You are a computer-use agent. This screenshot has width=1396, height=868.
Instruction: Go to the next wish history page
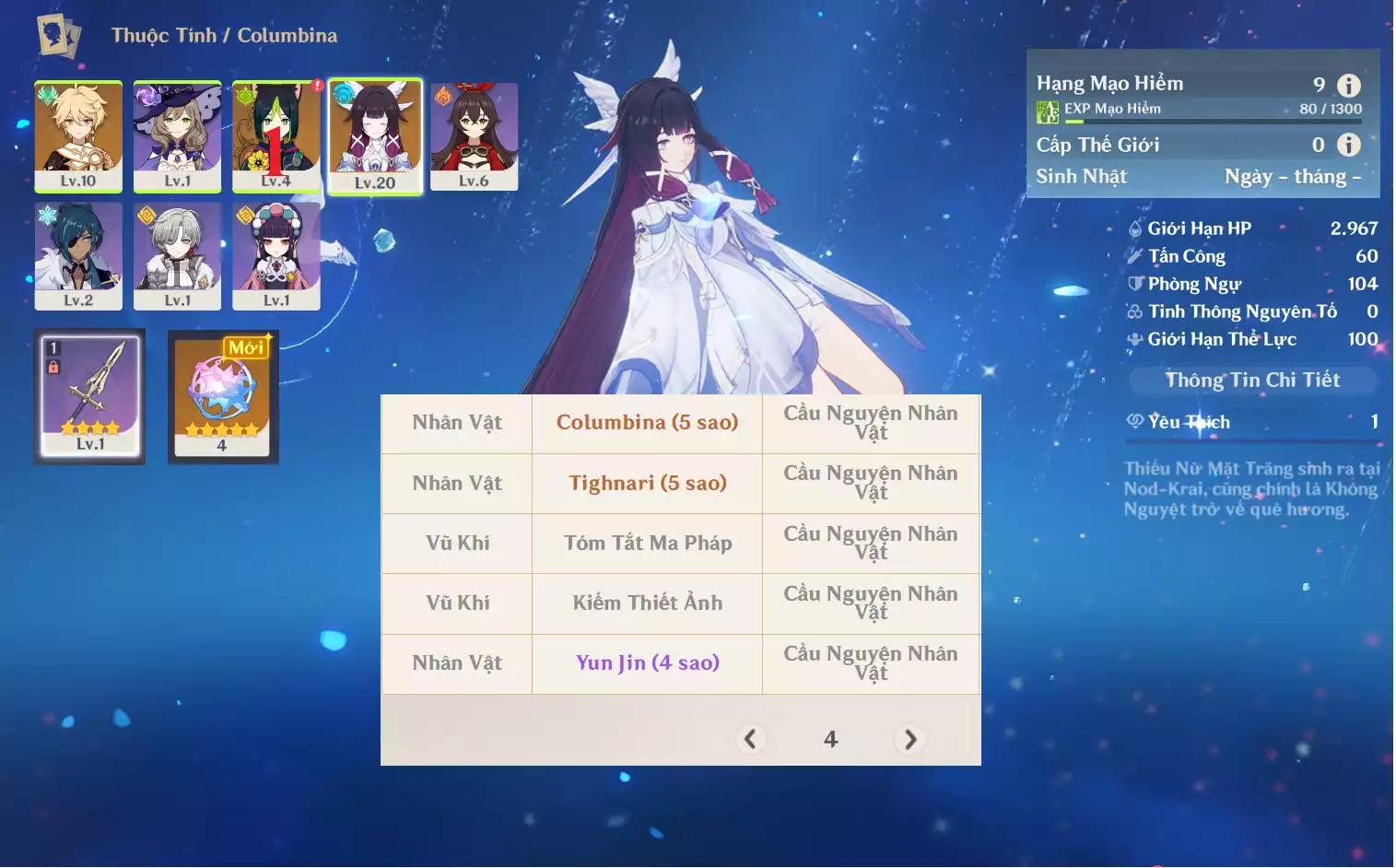click(x=909, y=739)
